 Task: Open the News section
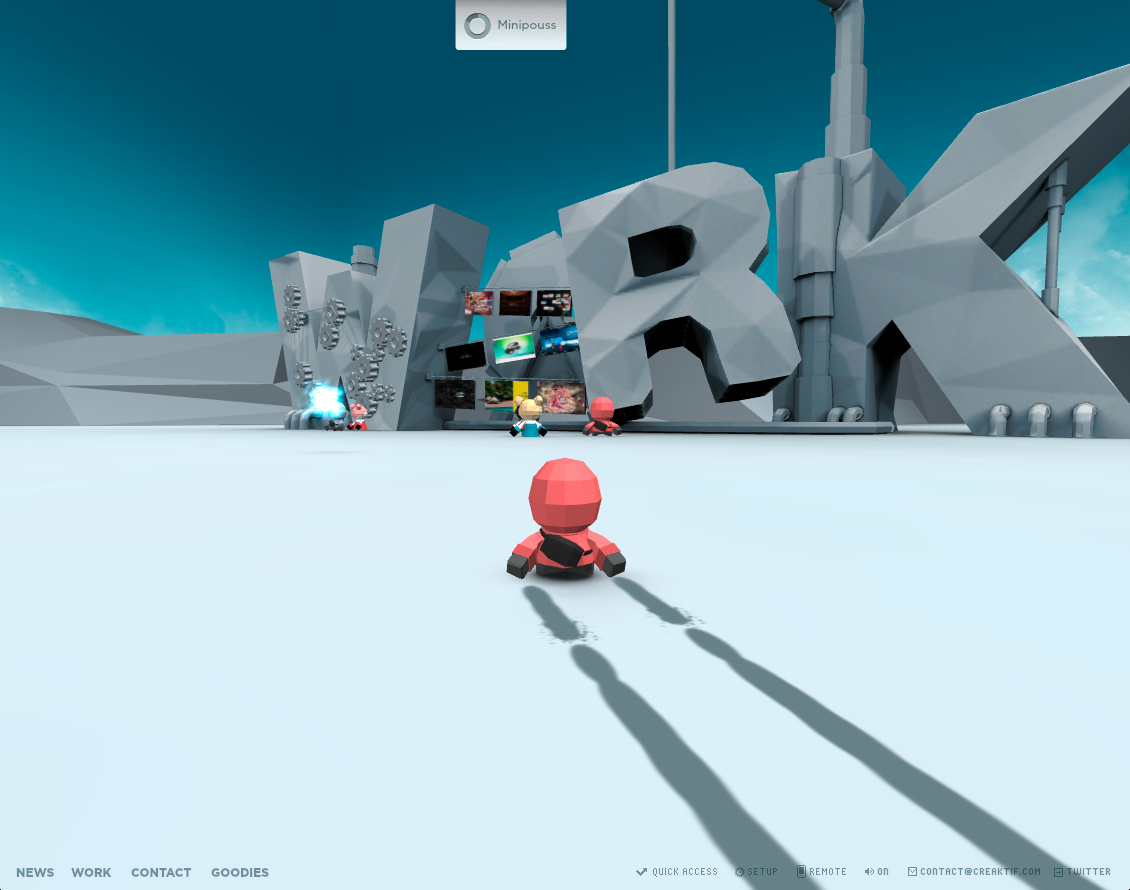(x=35, y=873)
